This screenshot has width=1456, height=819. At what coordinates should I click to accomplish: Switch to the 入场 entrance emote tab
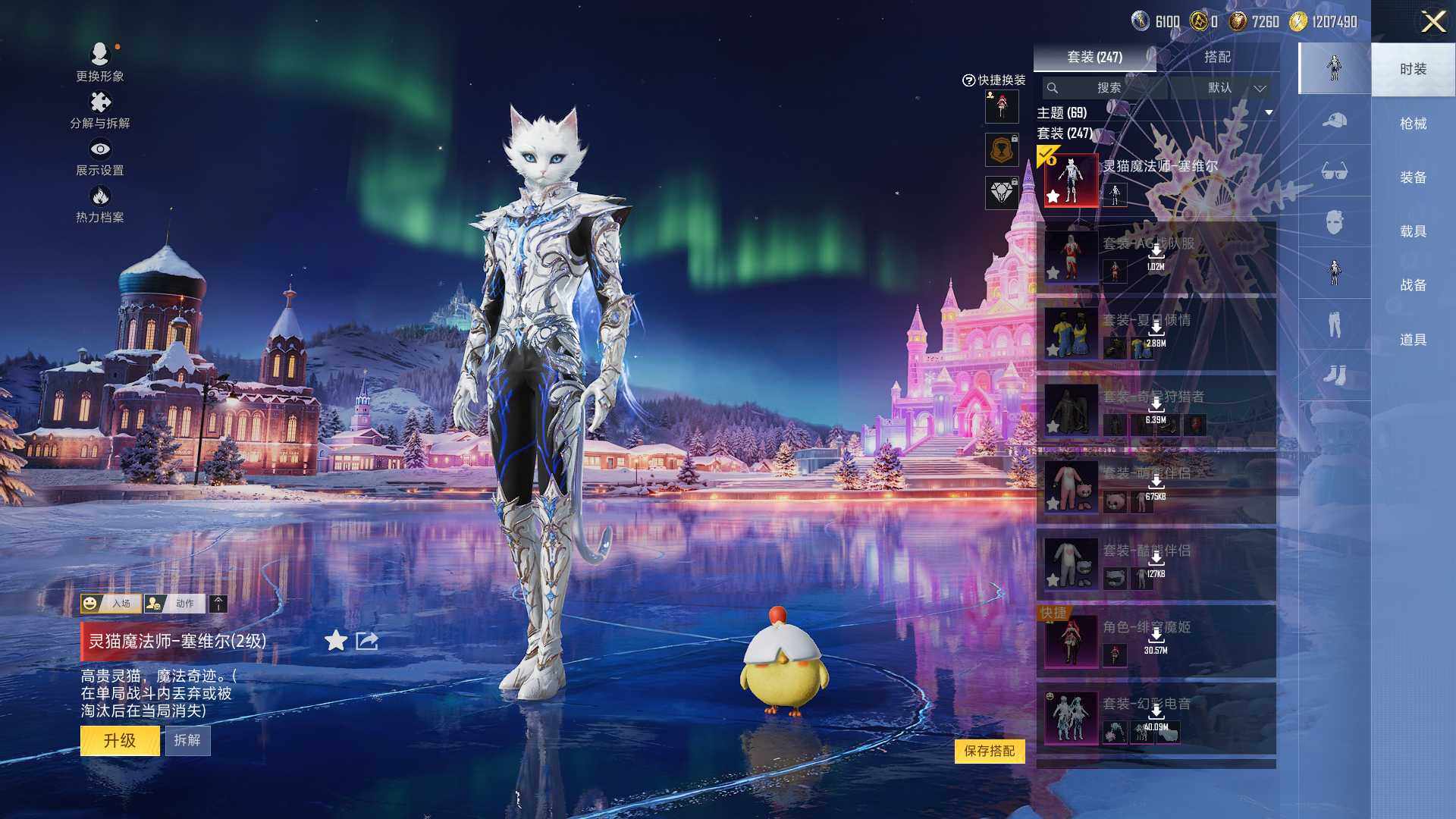pos(111,604)
